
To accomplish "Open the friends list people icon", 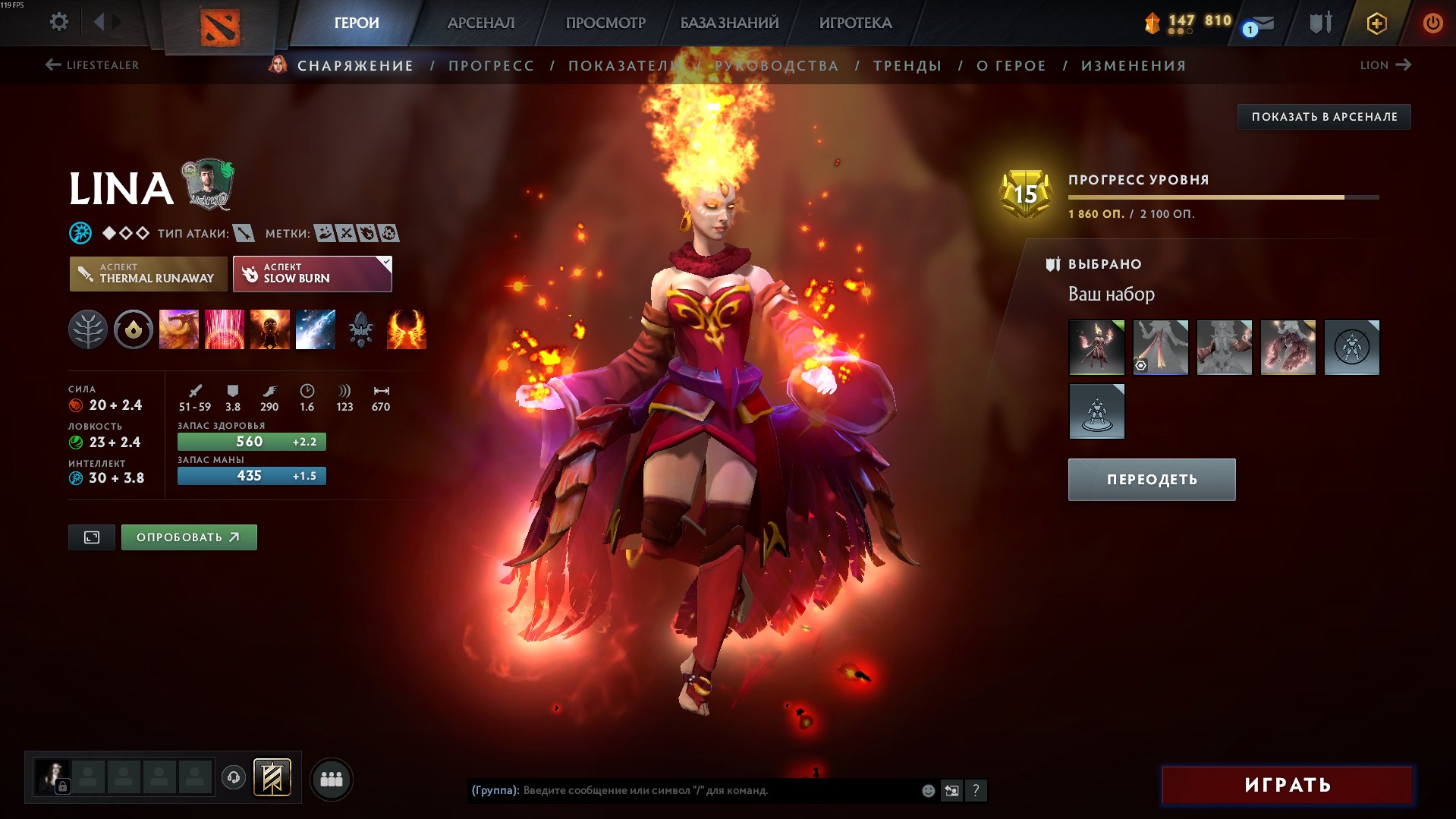I will 330,778.
